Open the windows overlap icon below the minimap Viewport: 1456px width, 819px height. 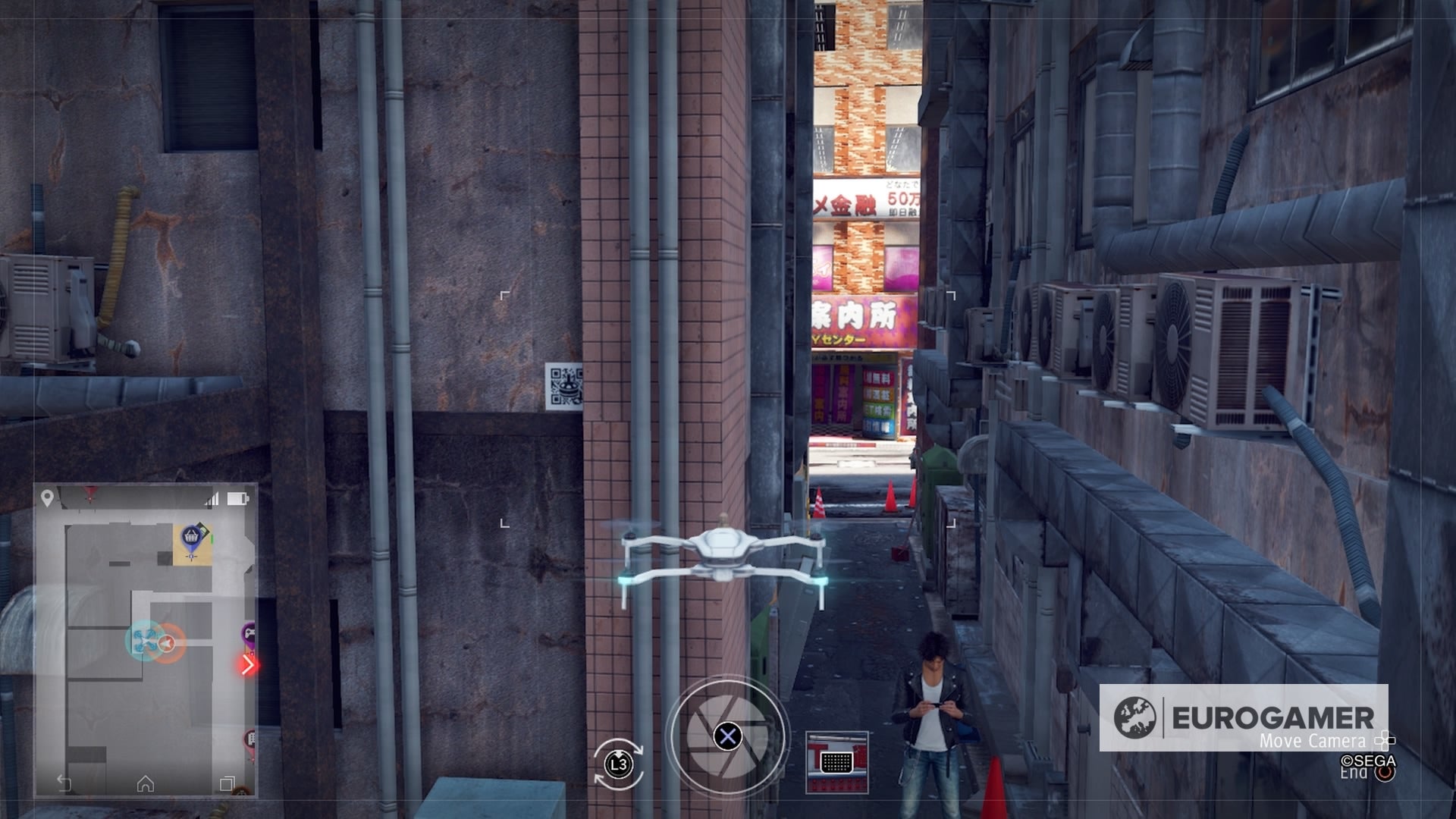tap(227, 783)
